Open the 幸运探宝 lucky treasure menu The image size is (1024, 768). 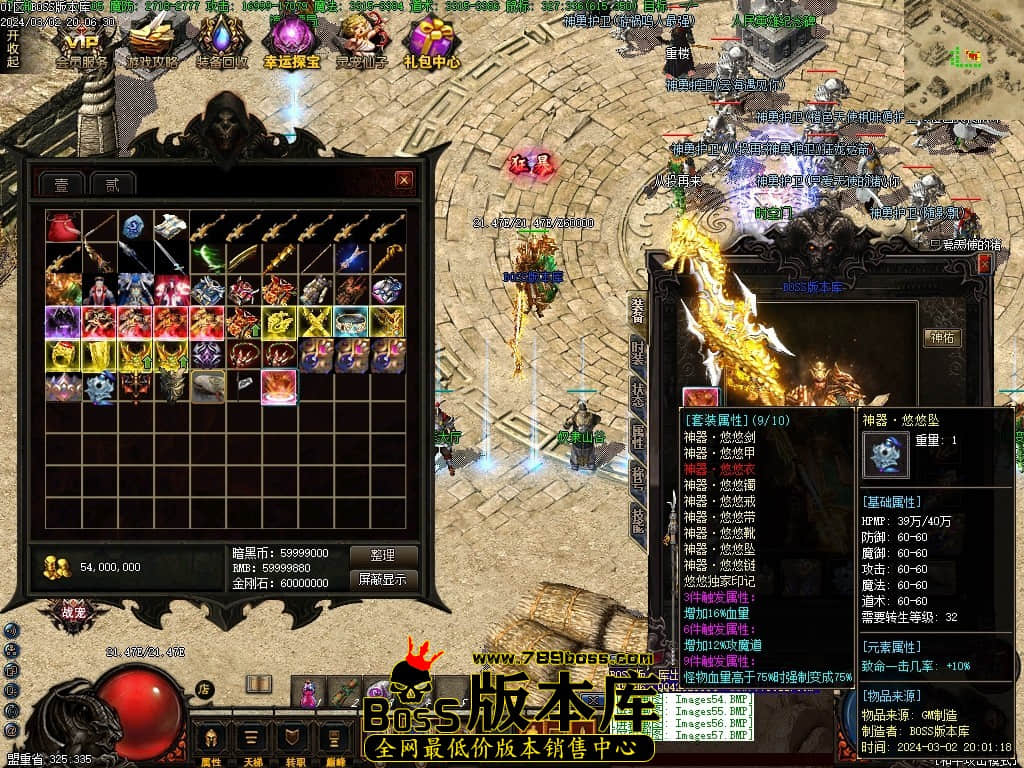292,43
